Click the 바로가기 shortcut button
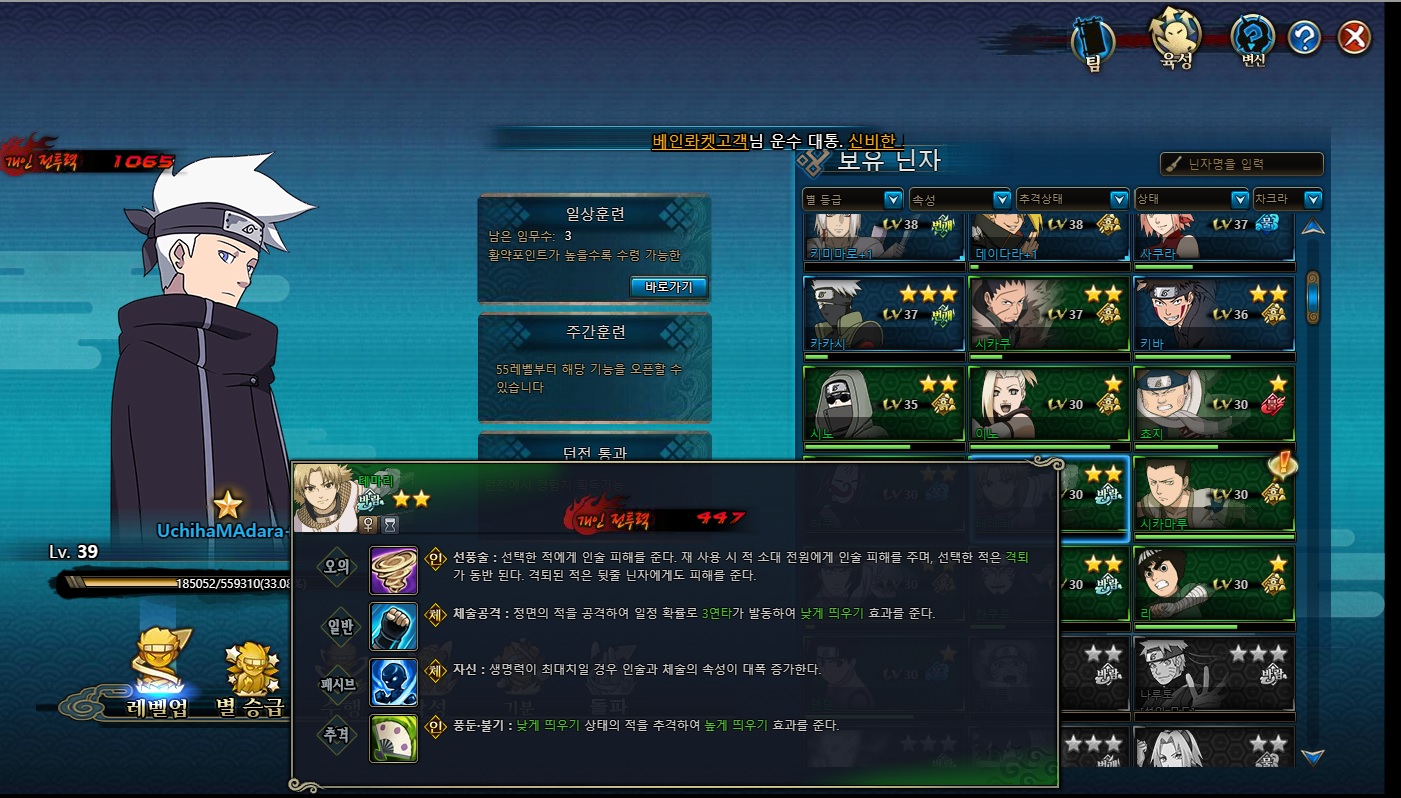This screenshot has width=1401, height=798. point(668,287)
